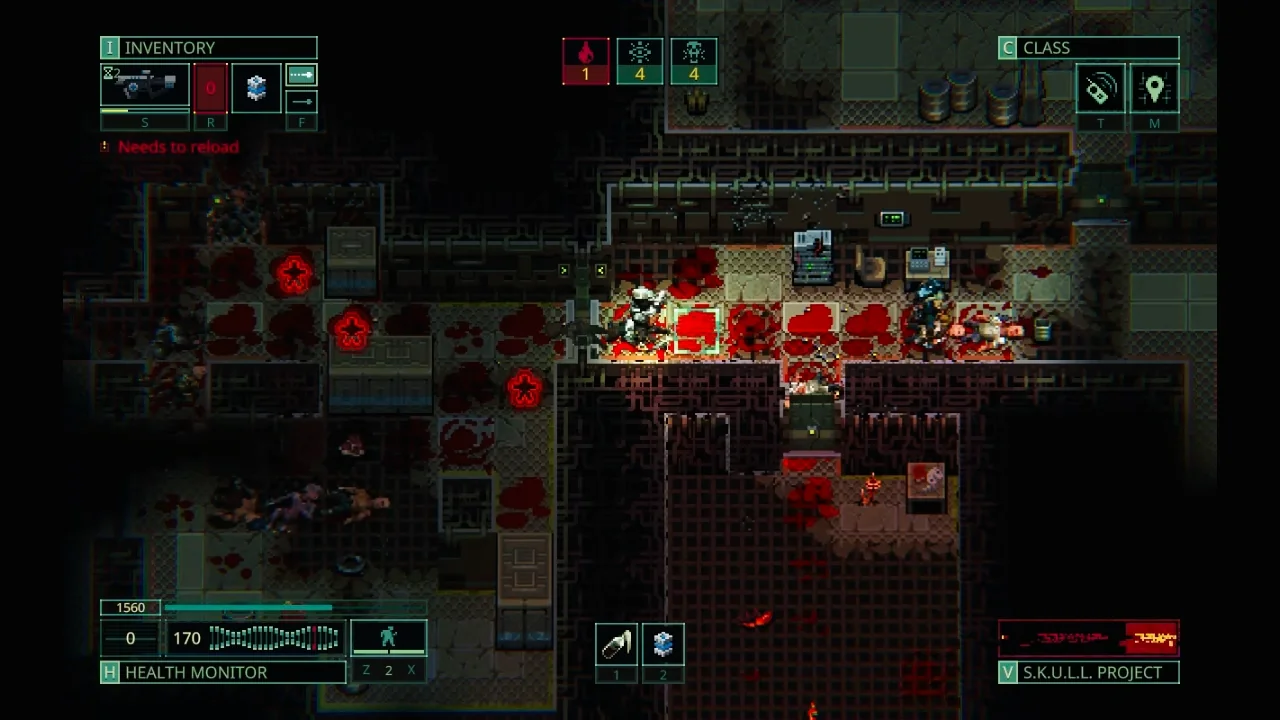Open the Class panel via the C badge
The image size is (1280, 720).
tap(1007, 47)
